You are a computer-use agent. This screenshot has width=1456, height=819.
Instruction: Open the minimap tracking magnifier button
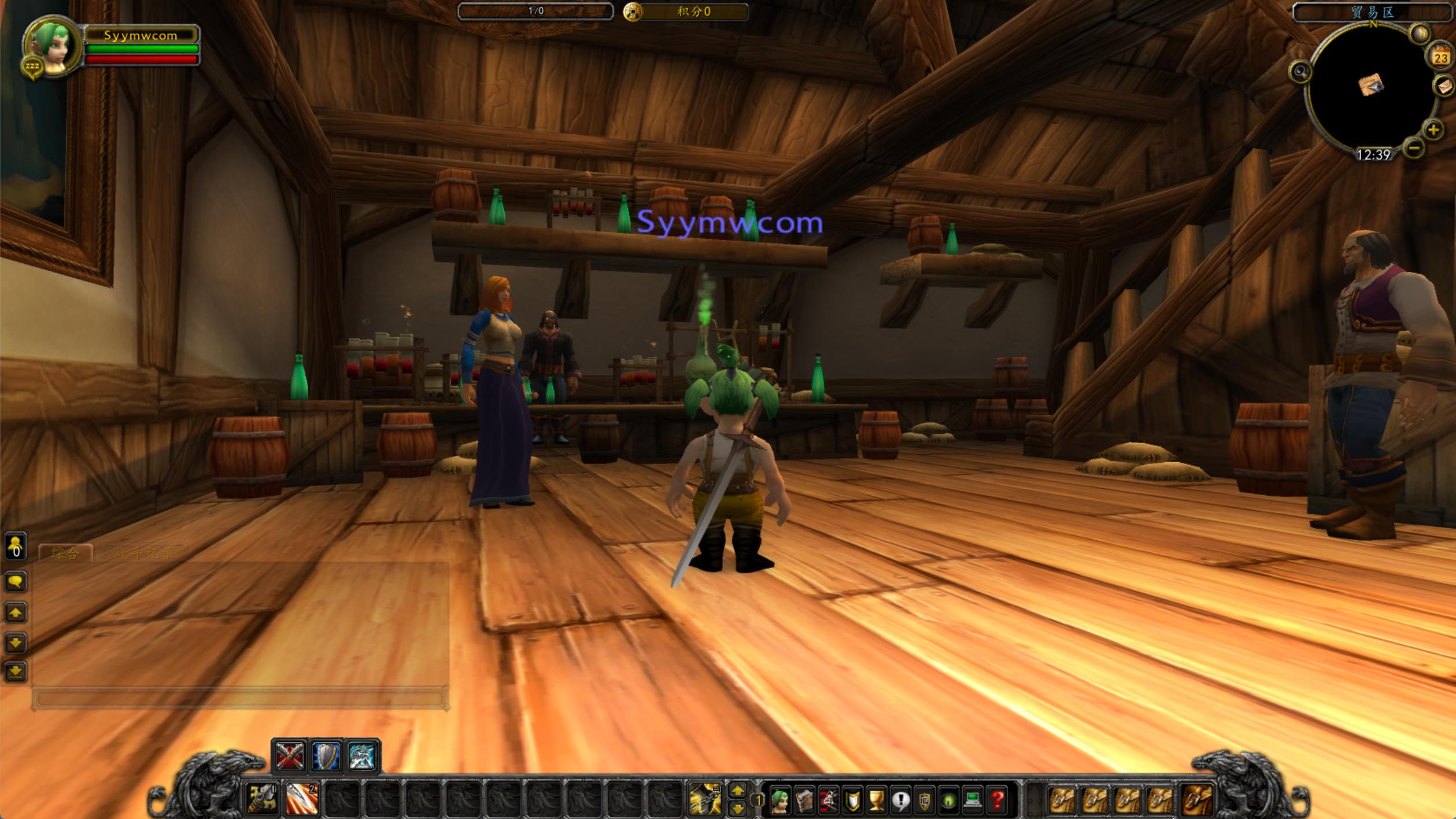point(1300,72)
